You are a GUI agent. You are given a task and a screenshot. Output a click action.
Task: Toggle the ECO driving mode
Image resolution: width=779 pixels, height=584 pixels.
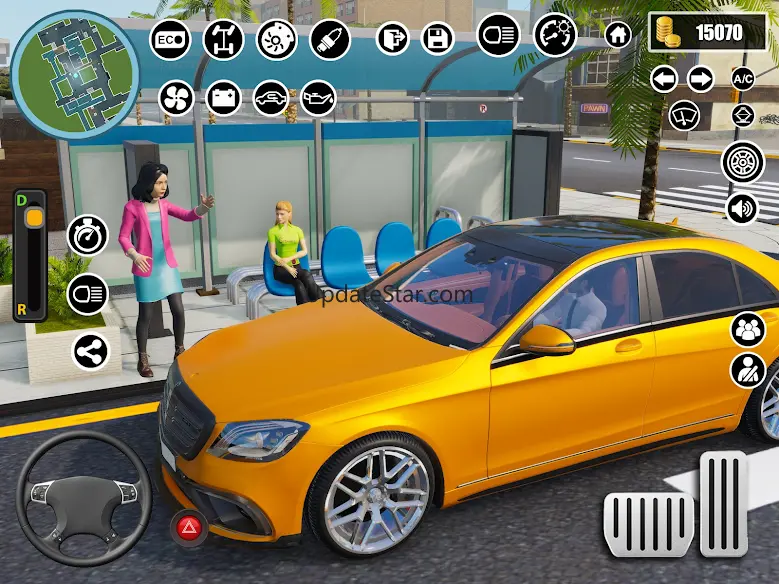pyautogui.click(x=170, y=40)
